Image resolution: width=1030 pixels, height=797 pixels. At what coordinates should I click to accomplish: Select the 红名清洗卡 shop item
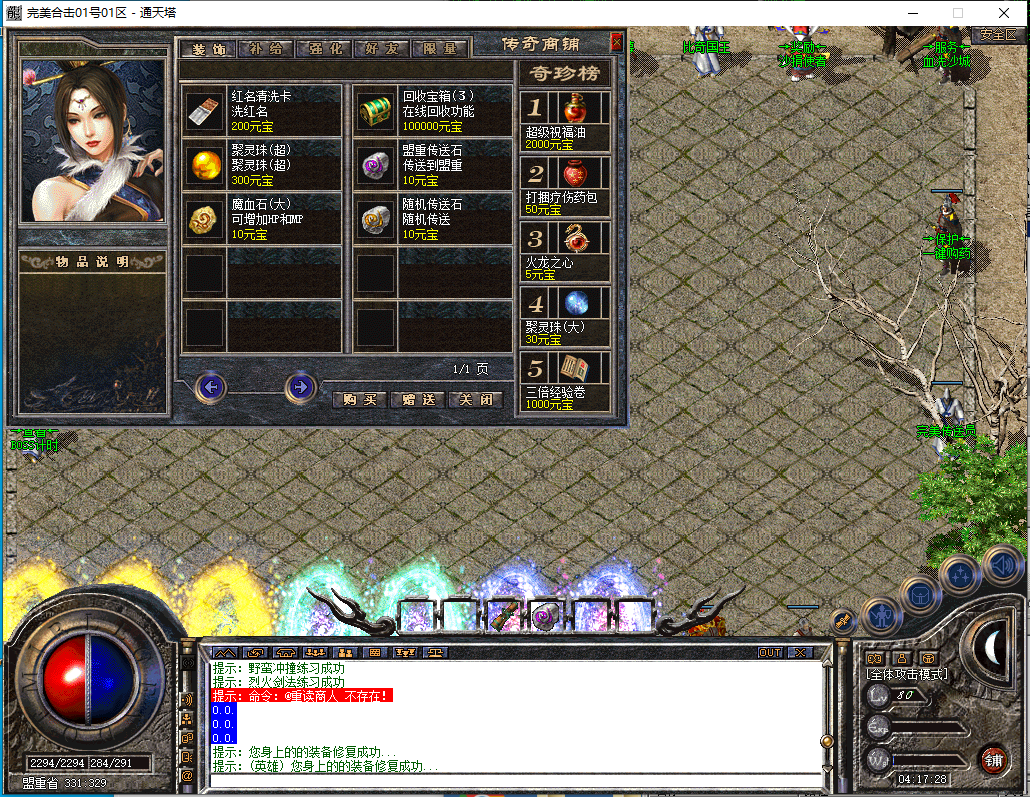tap(205, 110)
